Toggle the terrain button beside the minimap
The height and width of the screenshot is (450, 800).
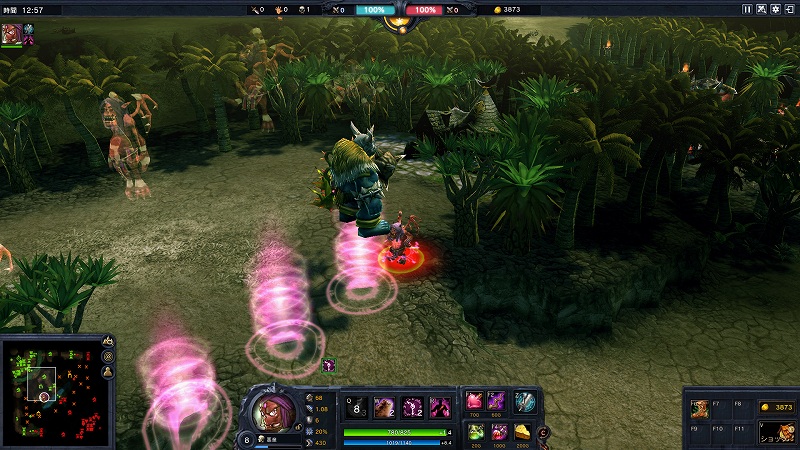(107, 342)
